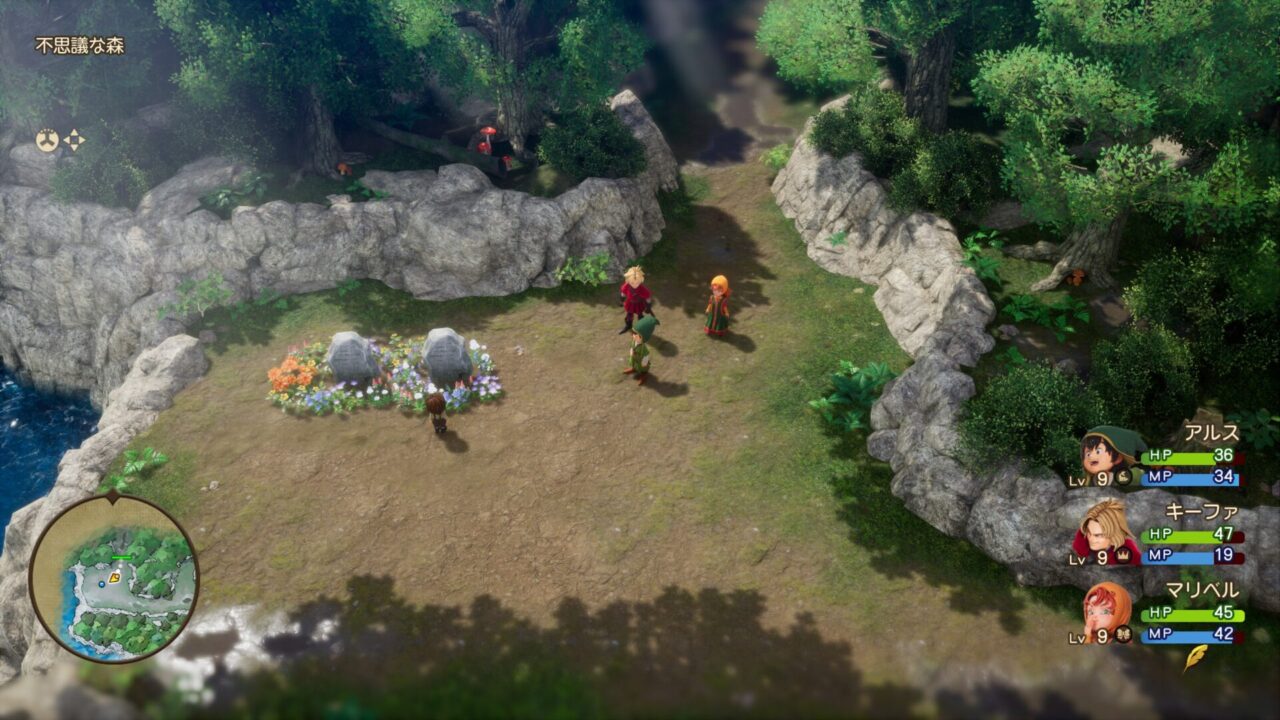Screen dimensions: 1280x720
Task: Open the circular forest minimap
Action: click(113, 579)
